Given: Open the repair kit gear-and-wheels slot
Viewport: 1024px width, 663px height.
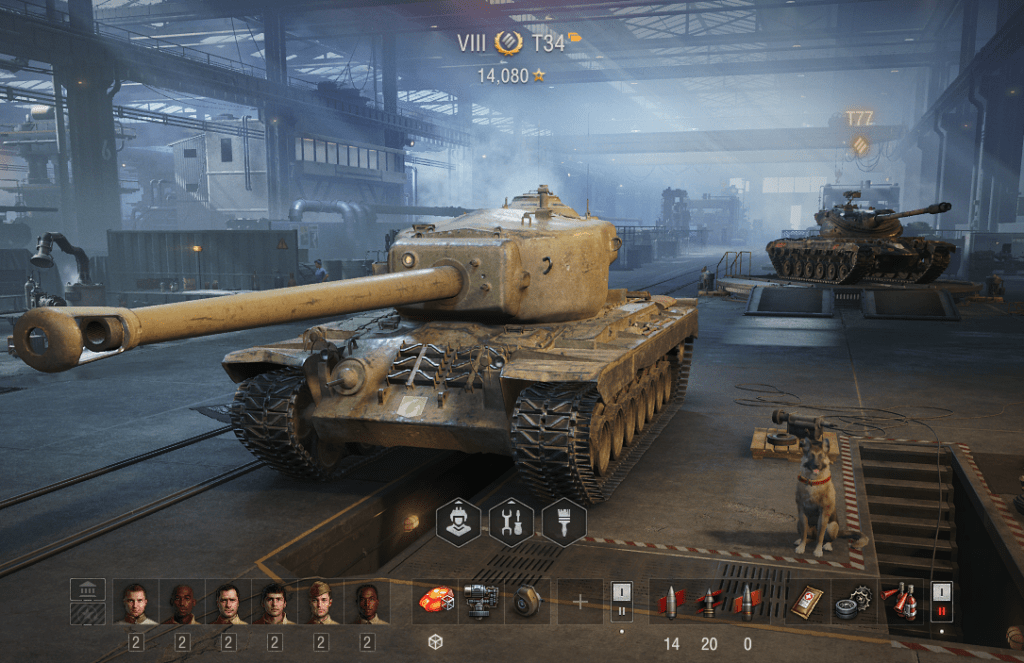Looking at the screenshot, I should [853, 602].
